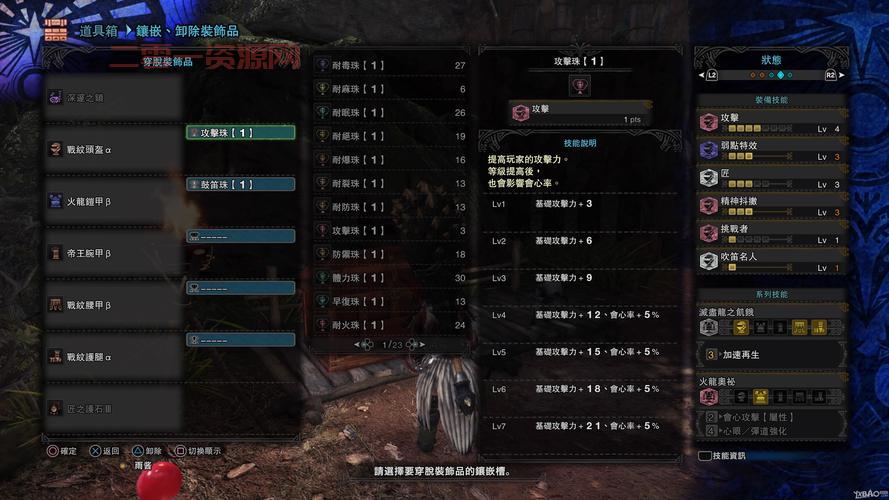Choose the 戰紋頭盔α helmet row
This screenshot has width=889, height=500.
pos(112,148)
